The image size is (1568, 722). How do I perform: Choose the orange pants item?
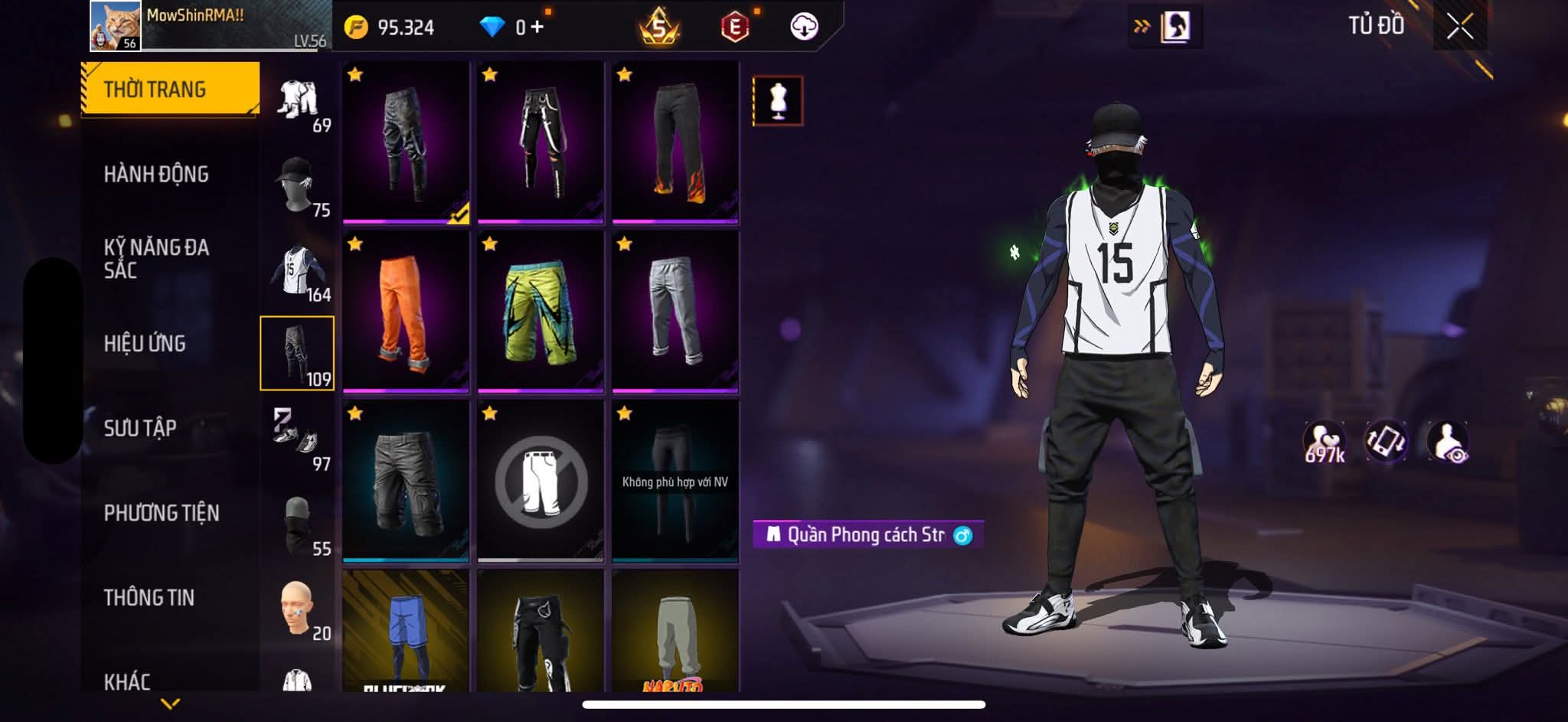point(405,312)
